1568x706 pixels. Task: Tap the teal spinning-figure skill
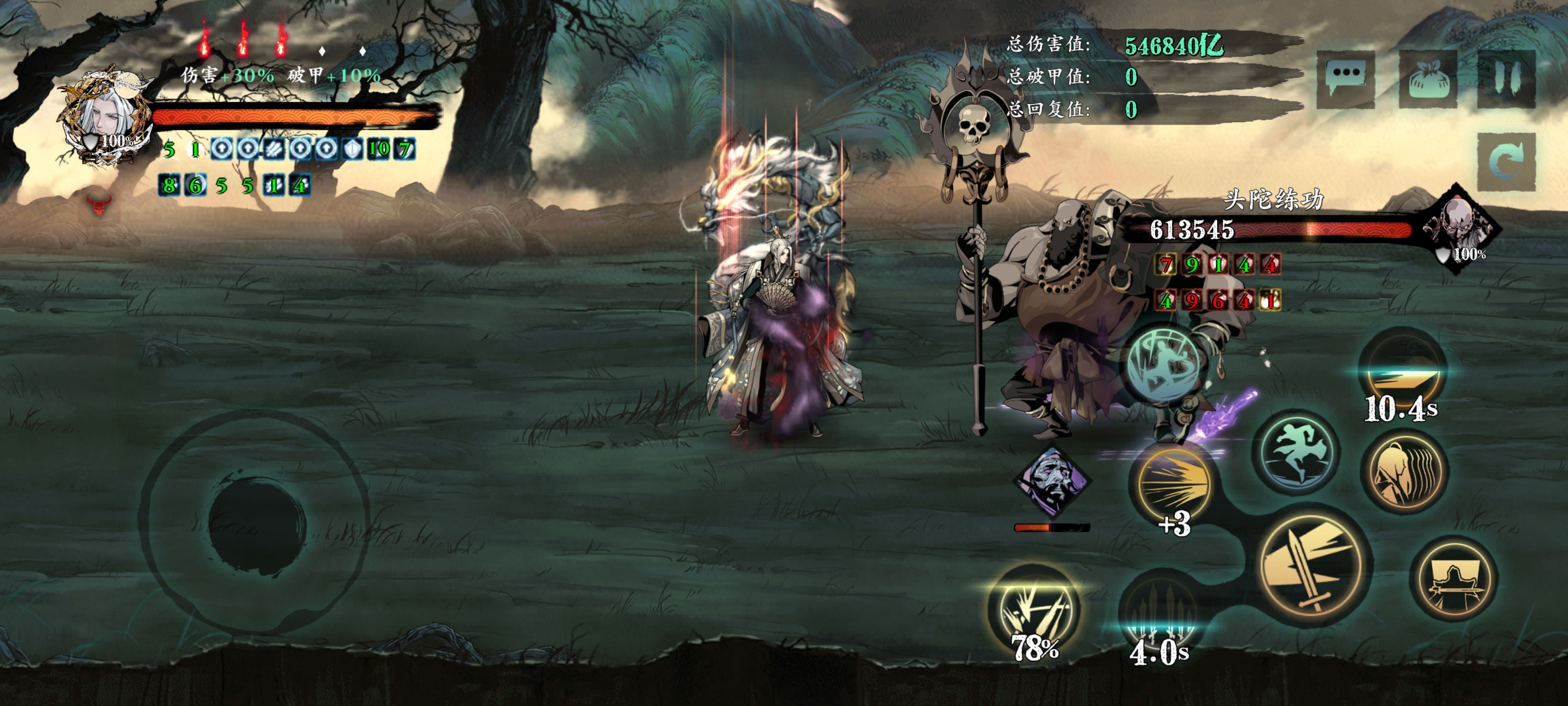coord(1164,364)
